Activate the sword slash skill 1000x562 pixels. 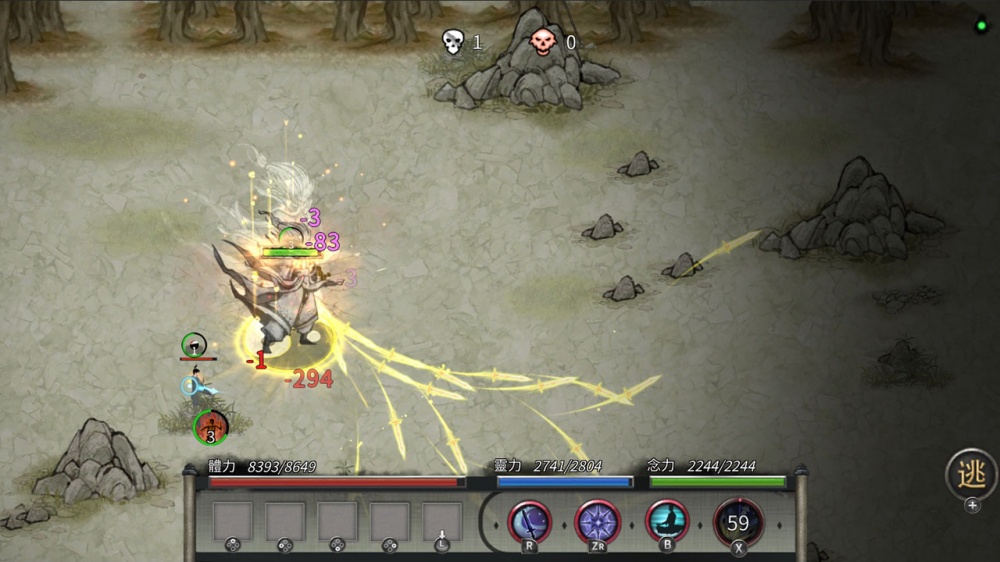point(530,521)
